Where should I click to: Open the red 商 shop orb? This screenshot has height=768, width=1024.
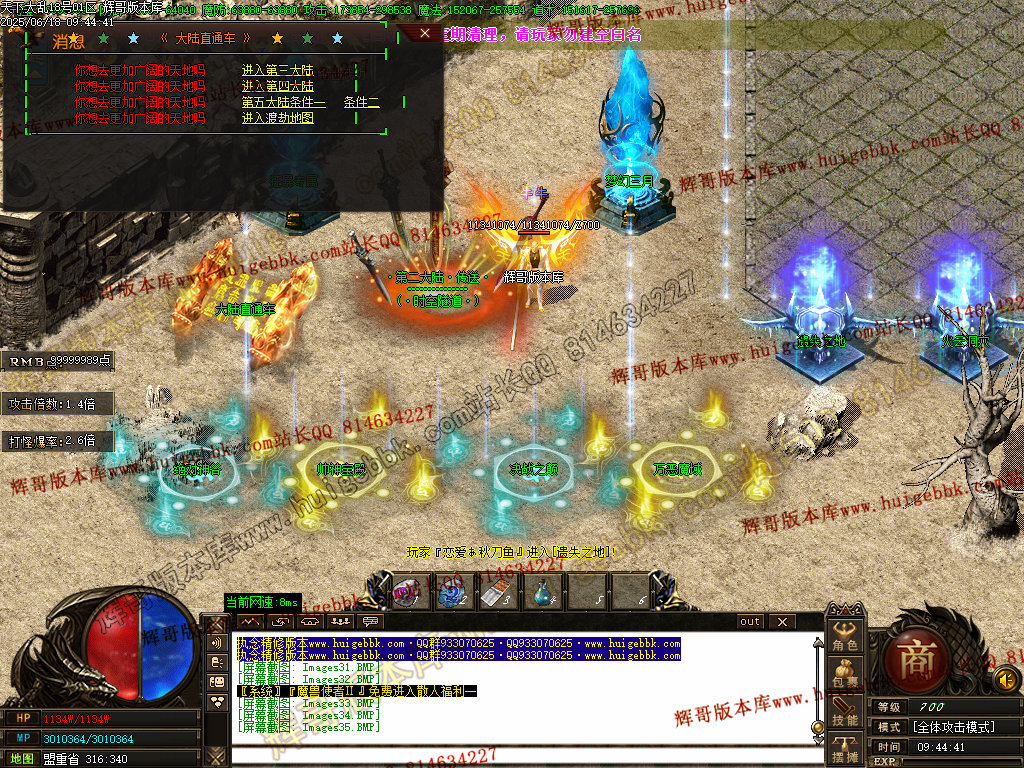(x=913, y=660)
